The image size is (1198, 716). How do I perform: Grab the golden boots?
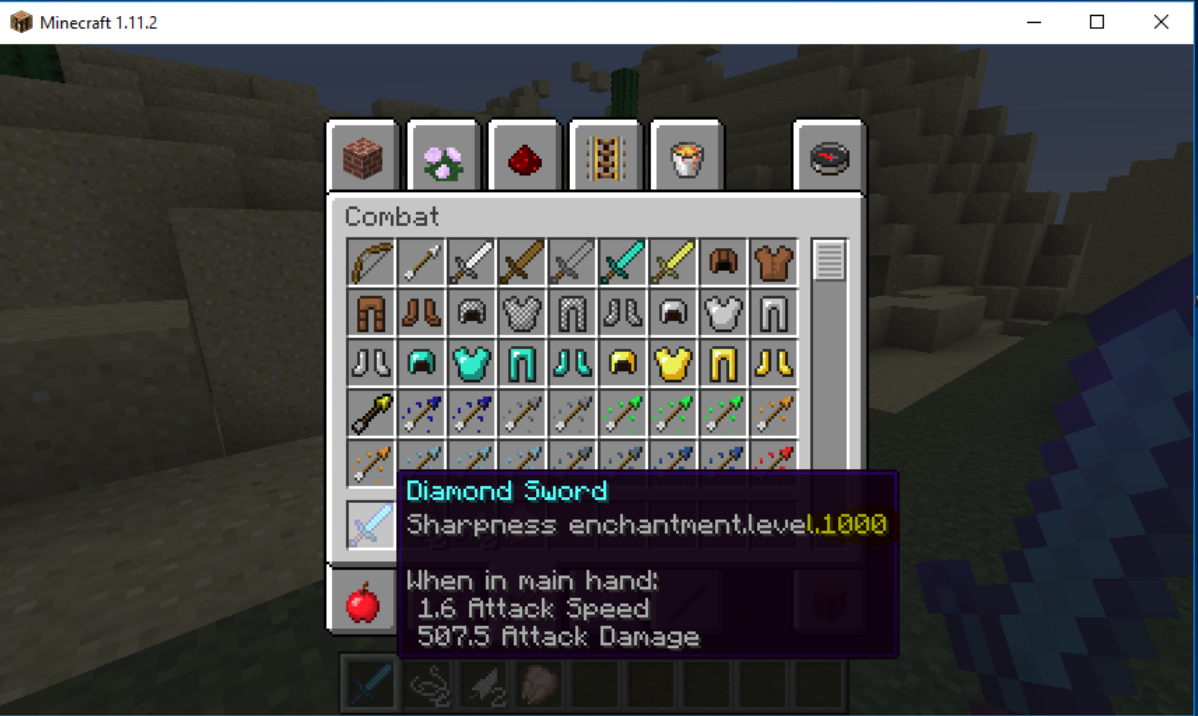(x=773, y=363)
